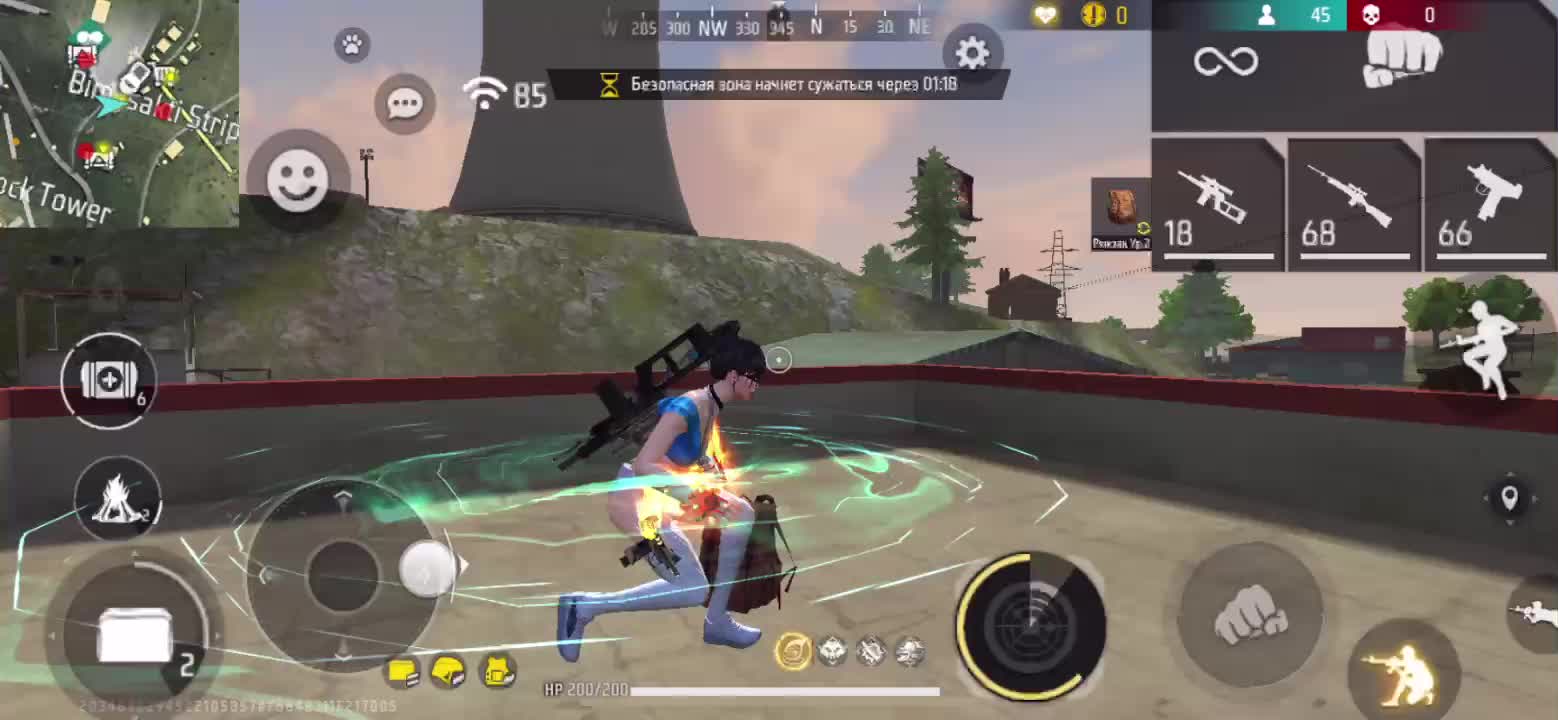Place a map location marker pin
1558x720 pixels.
[x=1509, y=497]
